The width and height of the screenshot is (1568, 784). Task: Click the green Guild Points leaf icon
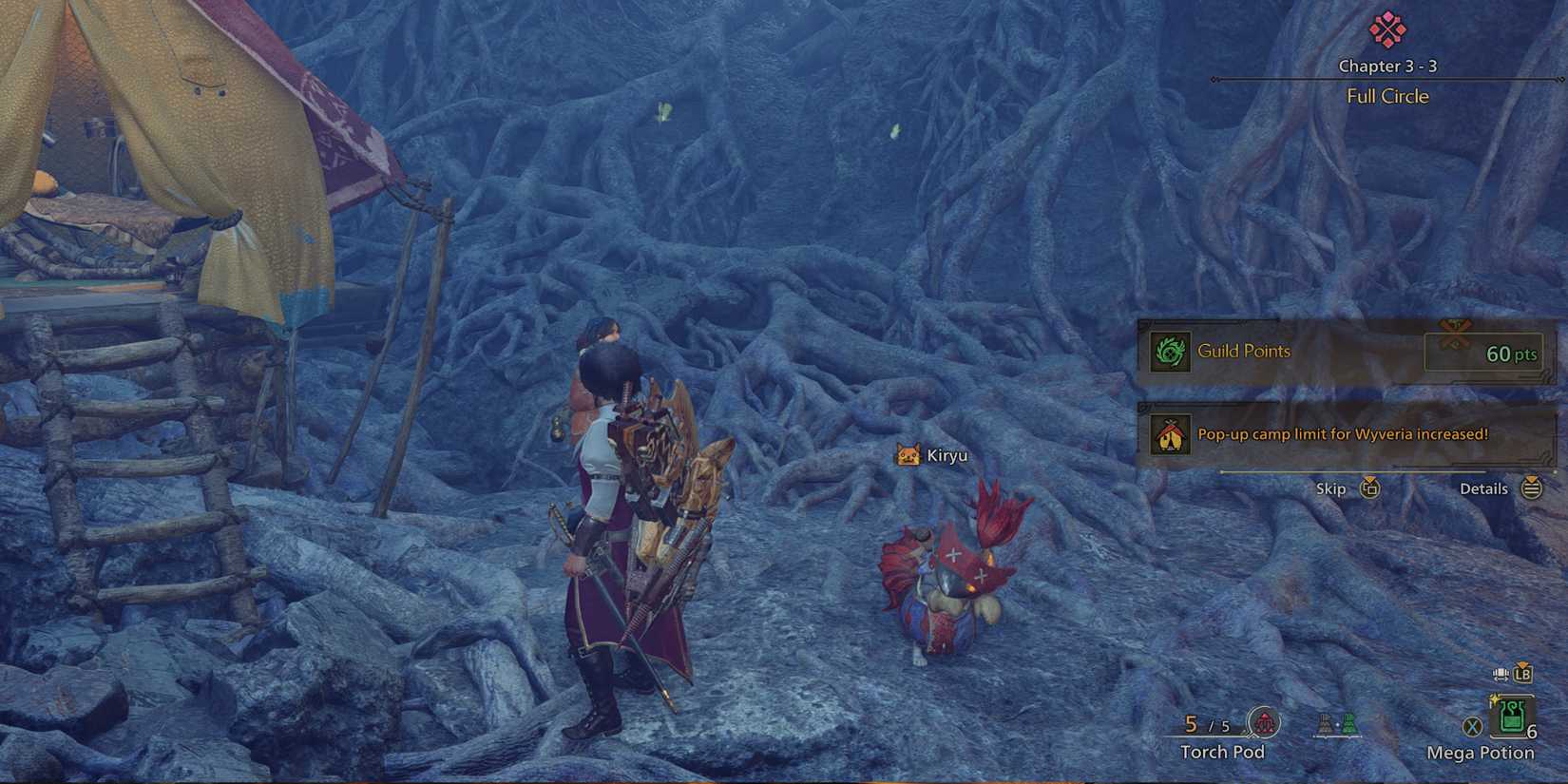[x=1171, y=353]
